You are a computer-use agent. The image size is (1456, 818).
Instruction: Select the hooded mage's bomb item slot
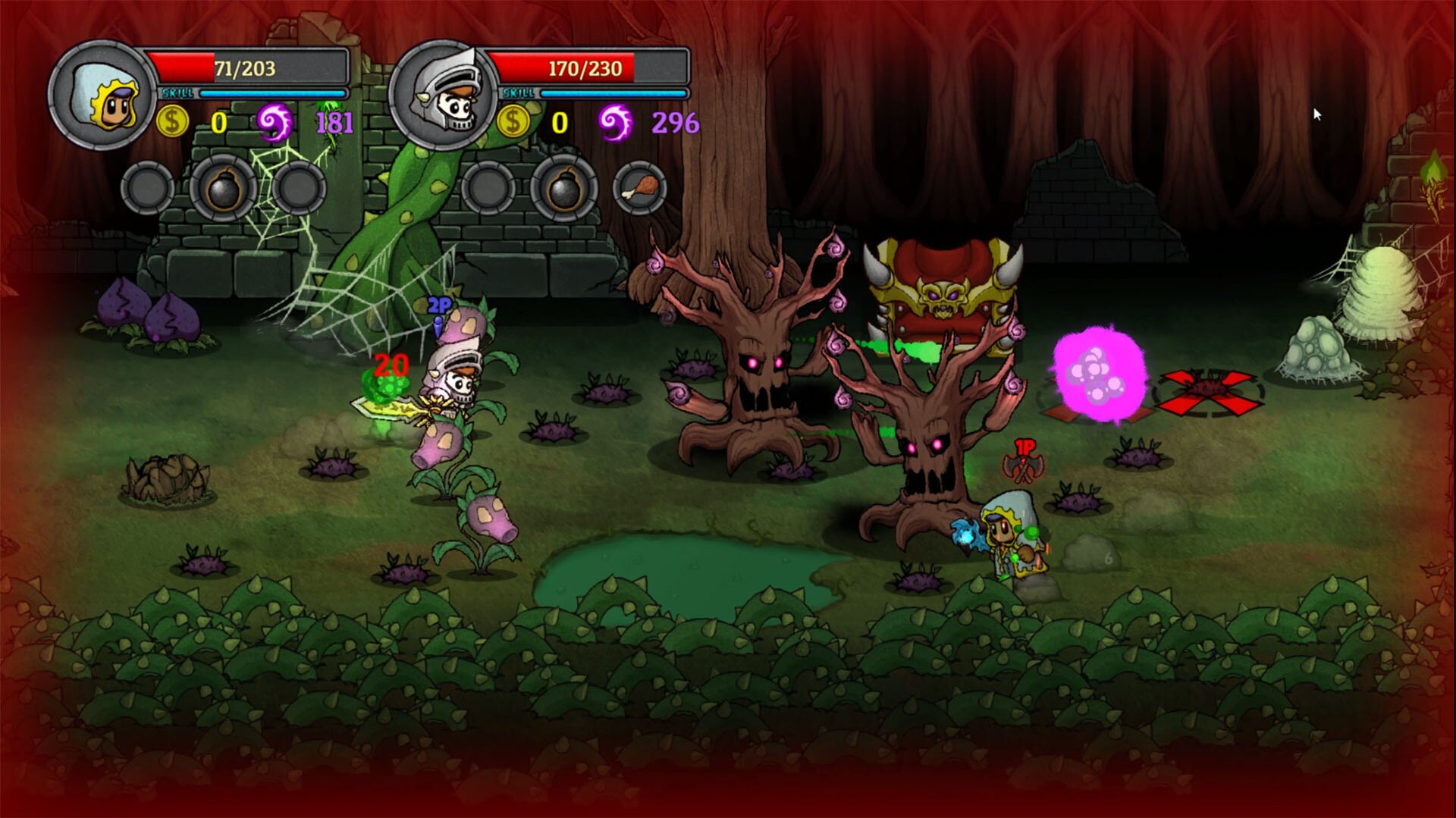223,190
